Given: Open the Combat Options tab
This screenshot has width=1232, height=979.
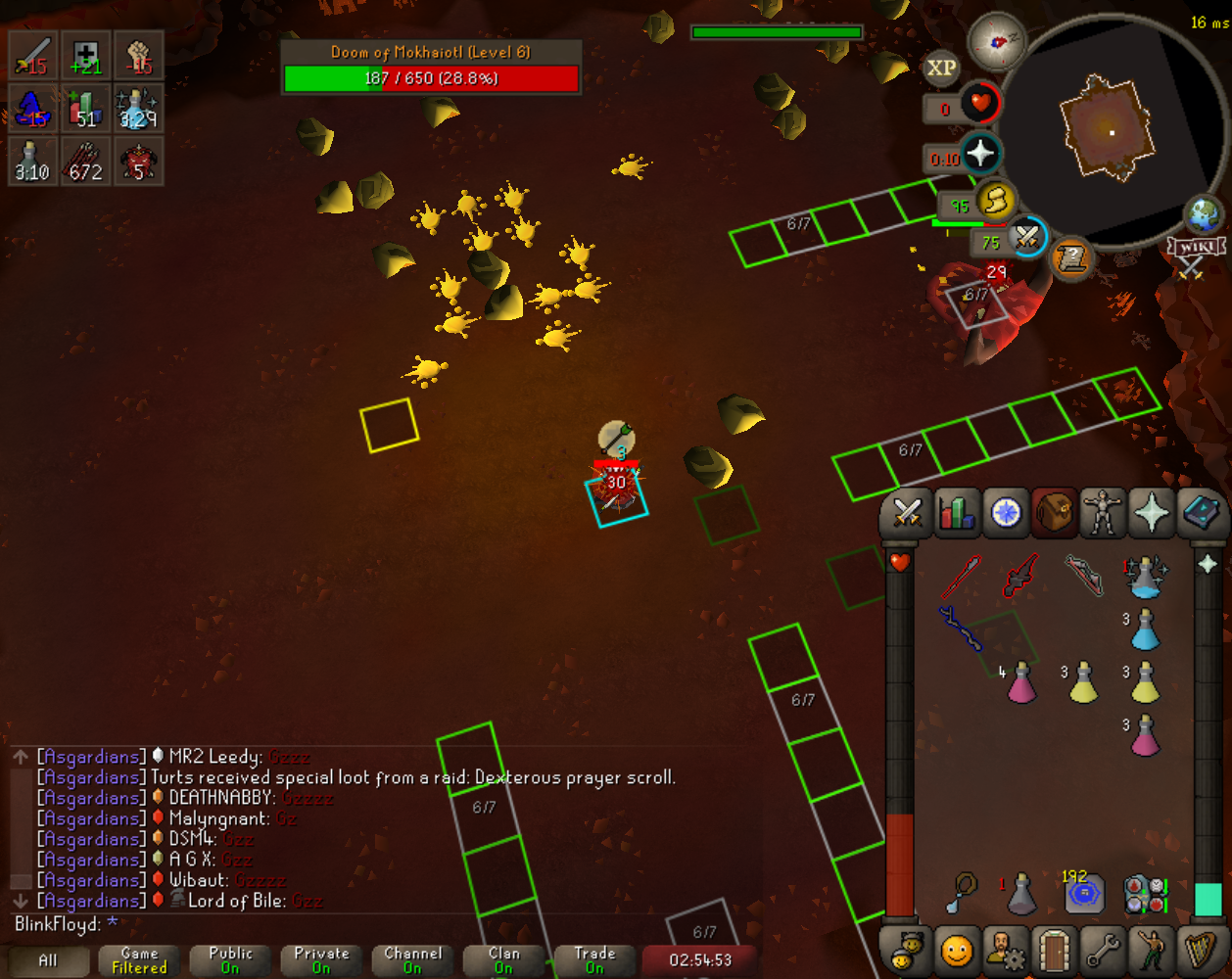Looking at the screenshot, I should point(907,513).
